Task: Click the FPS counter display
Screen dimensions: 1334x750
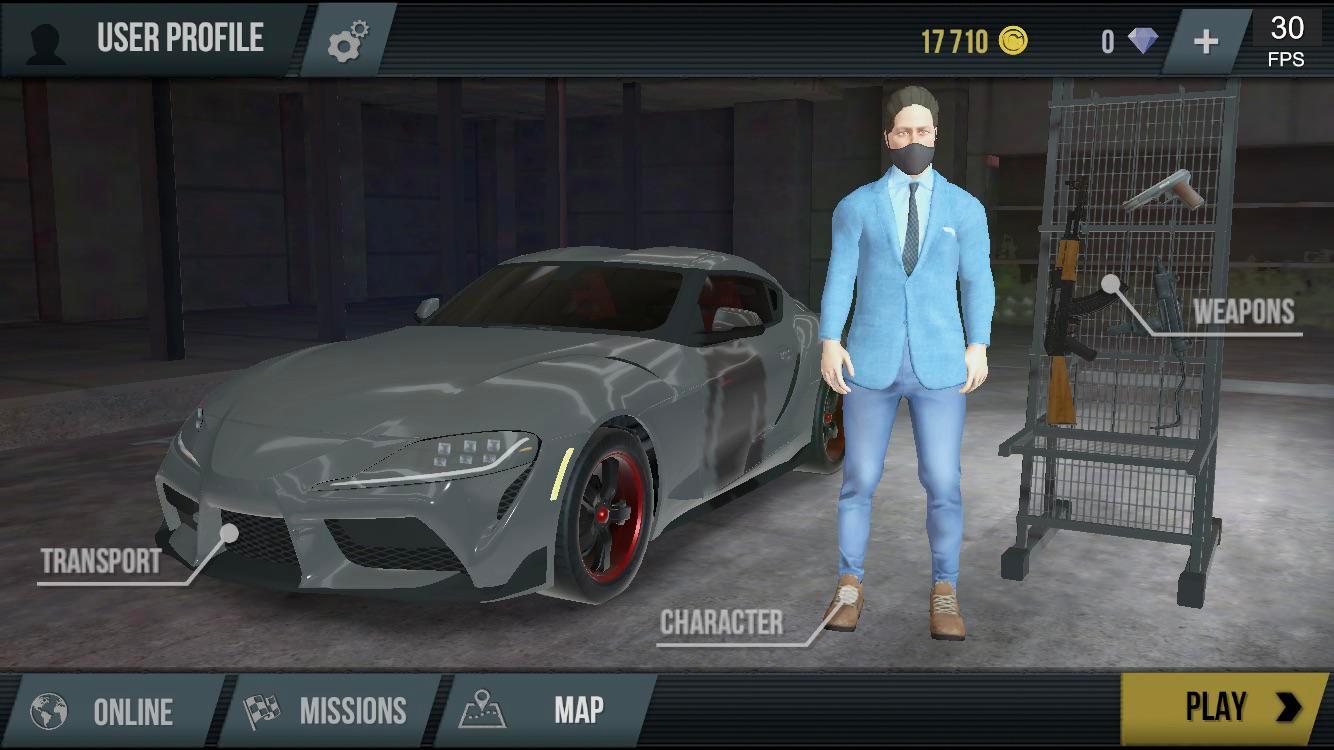Action: 1289,40
